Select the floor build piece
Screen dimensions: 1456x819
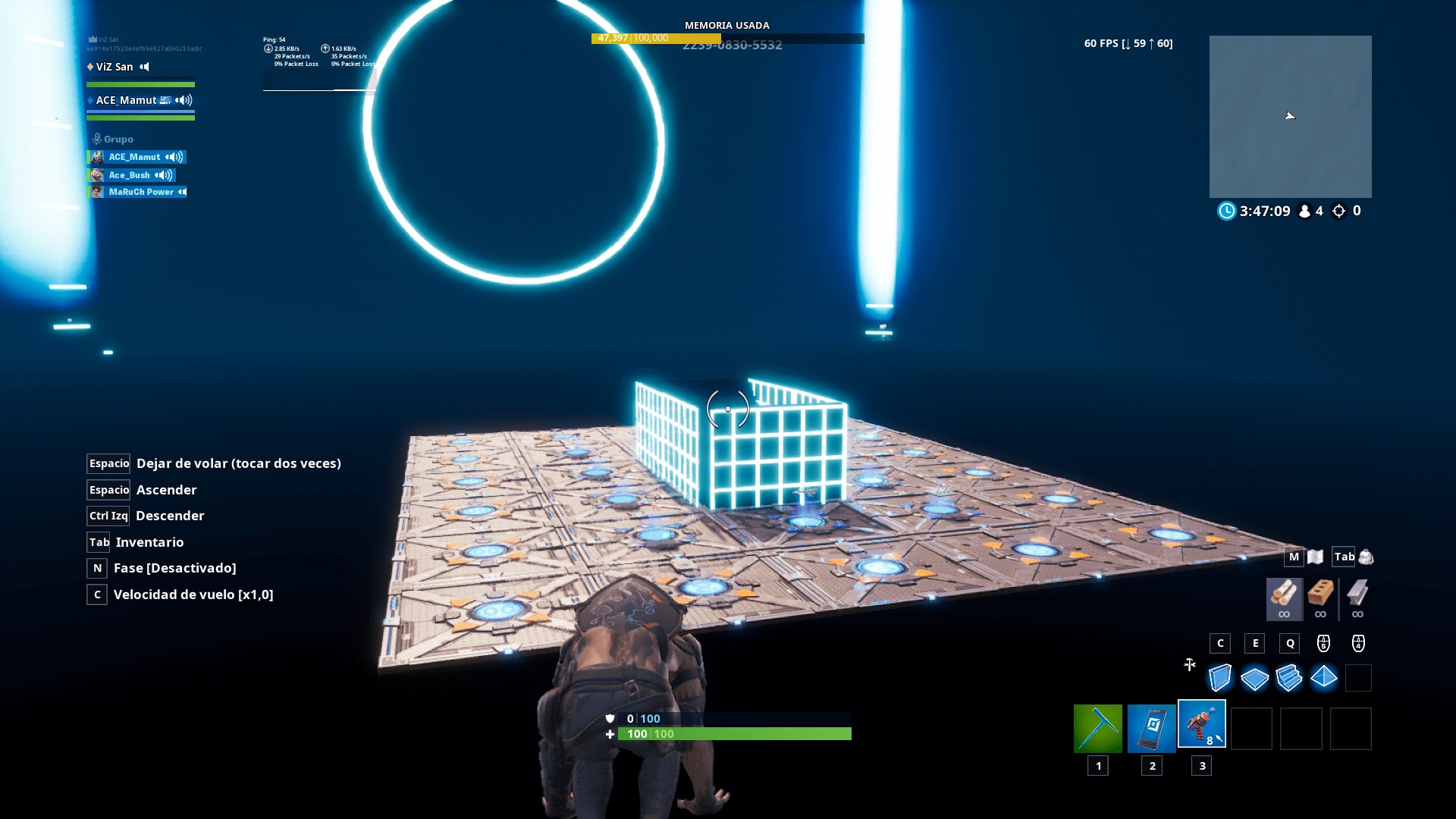click(1255, 678)
